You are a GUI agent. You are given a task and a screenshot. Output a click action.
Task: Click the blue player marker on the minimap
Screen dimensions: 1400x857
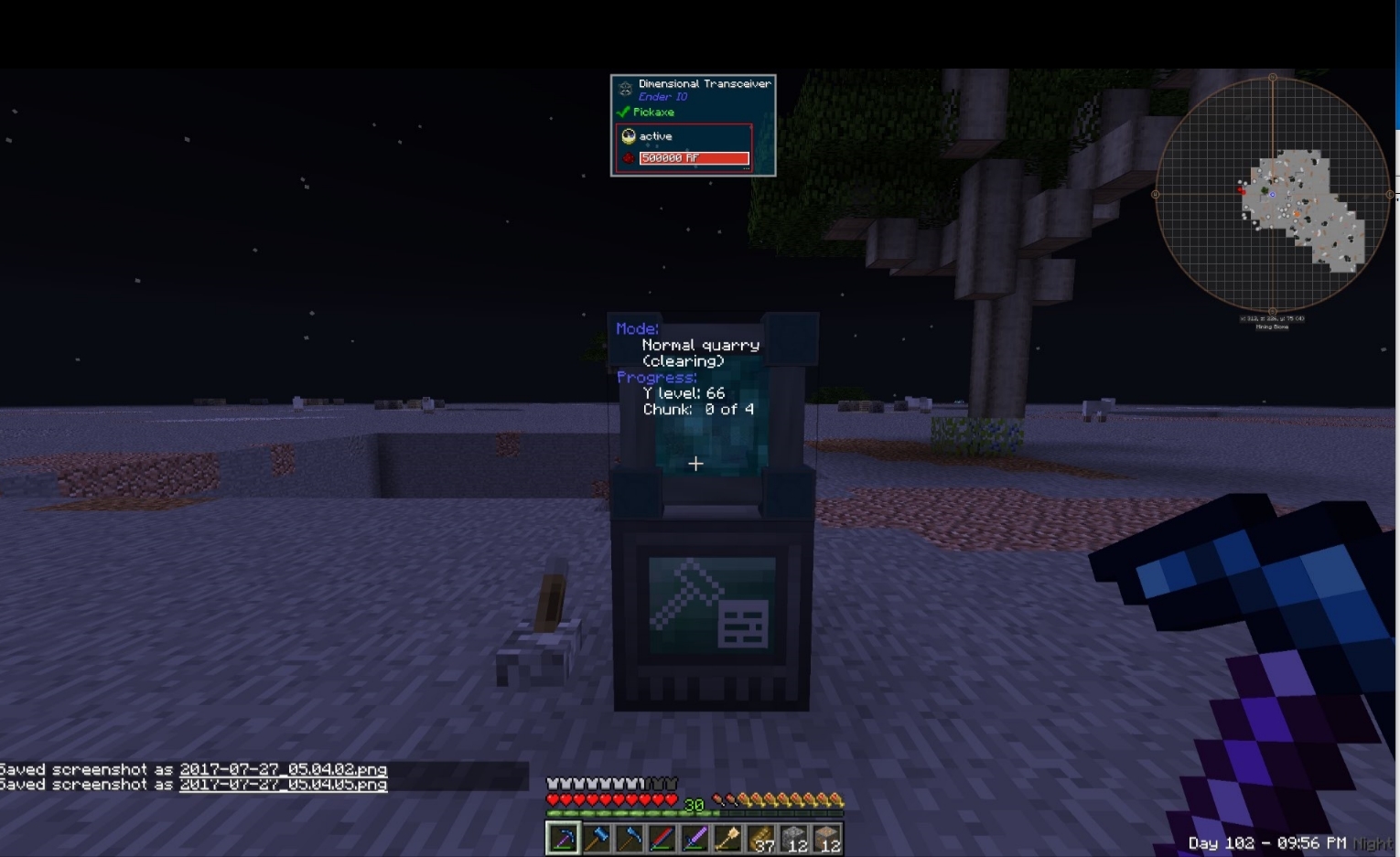coord(1272,194)
